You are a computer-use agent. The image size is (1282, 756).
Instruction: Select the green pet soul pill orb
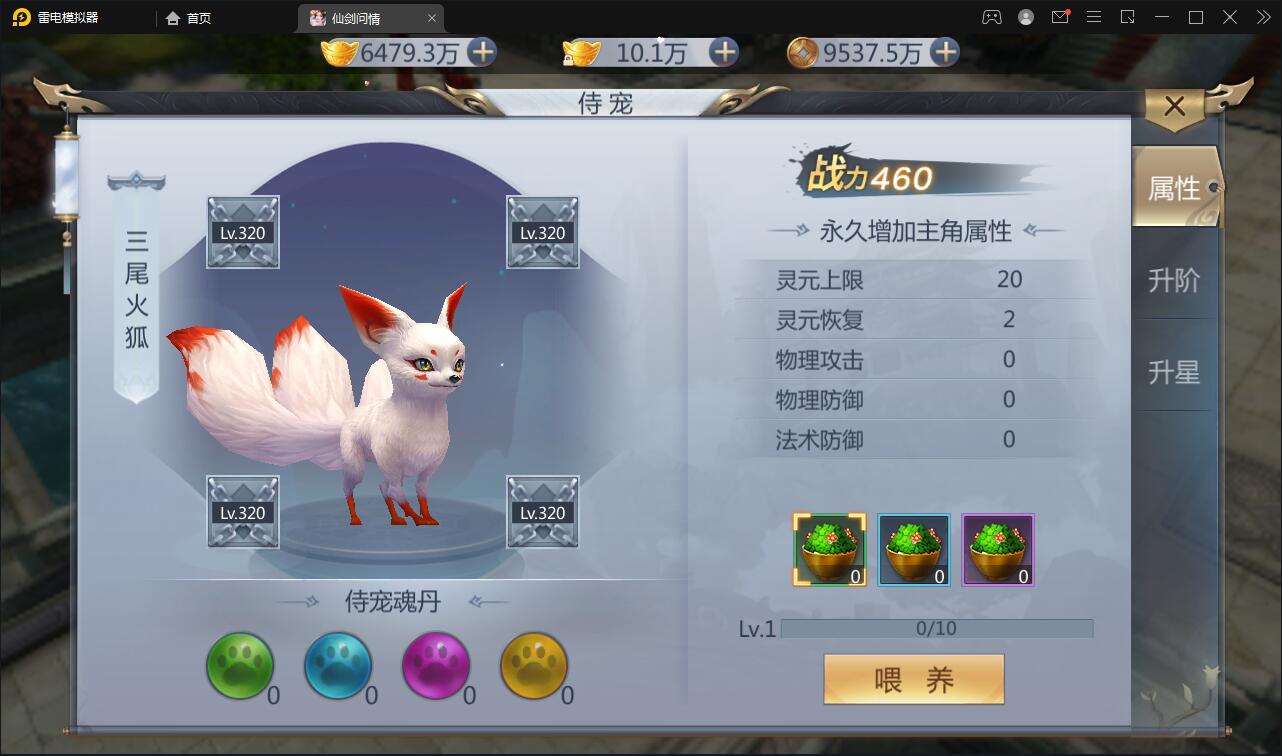click(x=240, y=665)
